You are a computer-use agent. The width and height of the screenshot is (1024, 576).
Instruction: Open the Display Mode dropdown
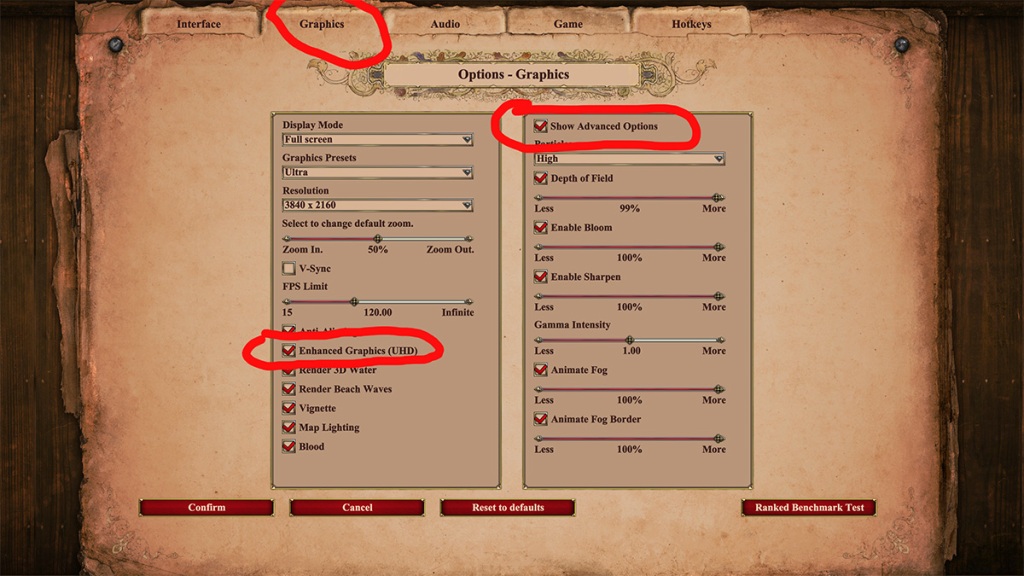(377, 140)
